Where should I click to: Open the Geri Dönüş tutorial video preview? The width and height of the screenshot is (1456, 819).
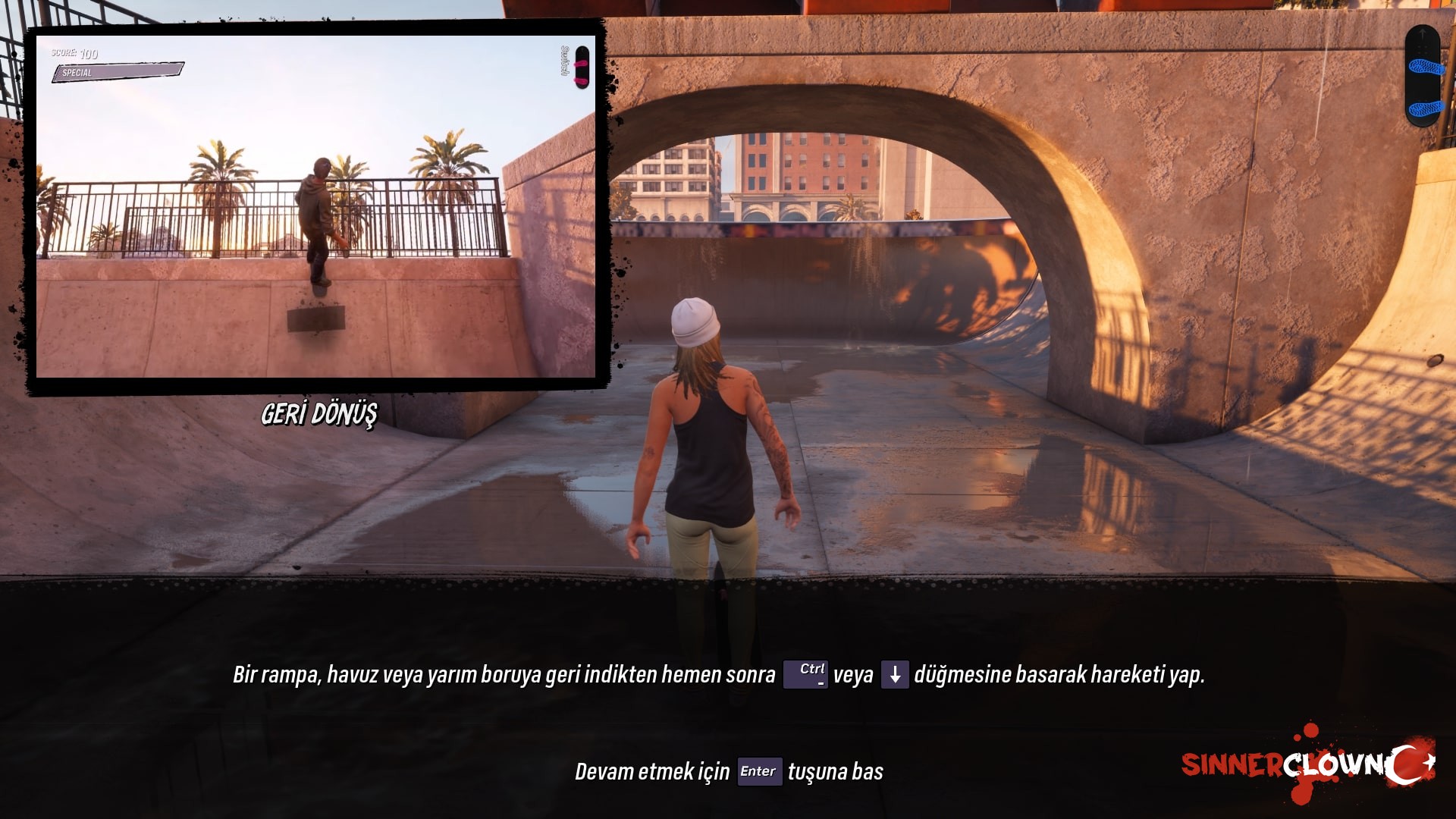point(315,206)
